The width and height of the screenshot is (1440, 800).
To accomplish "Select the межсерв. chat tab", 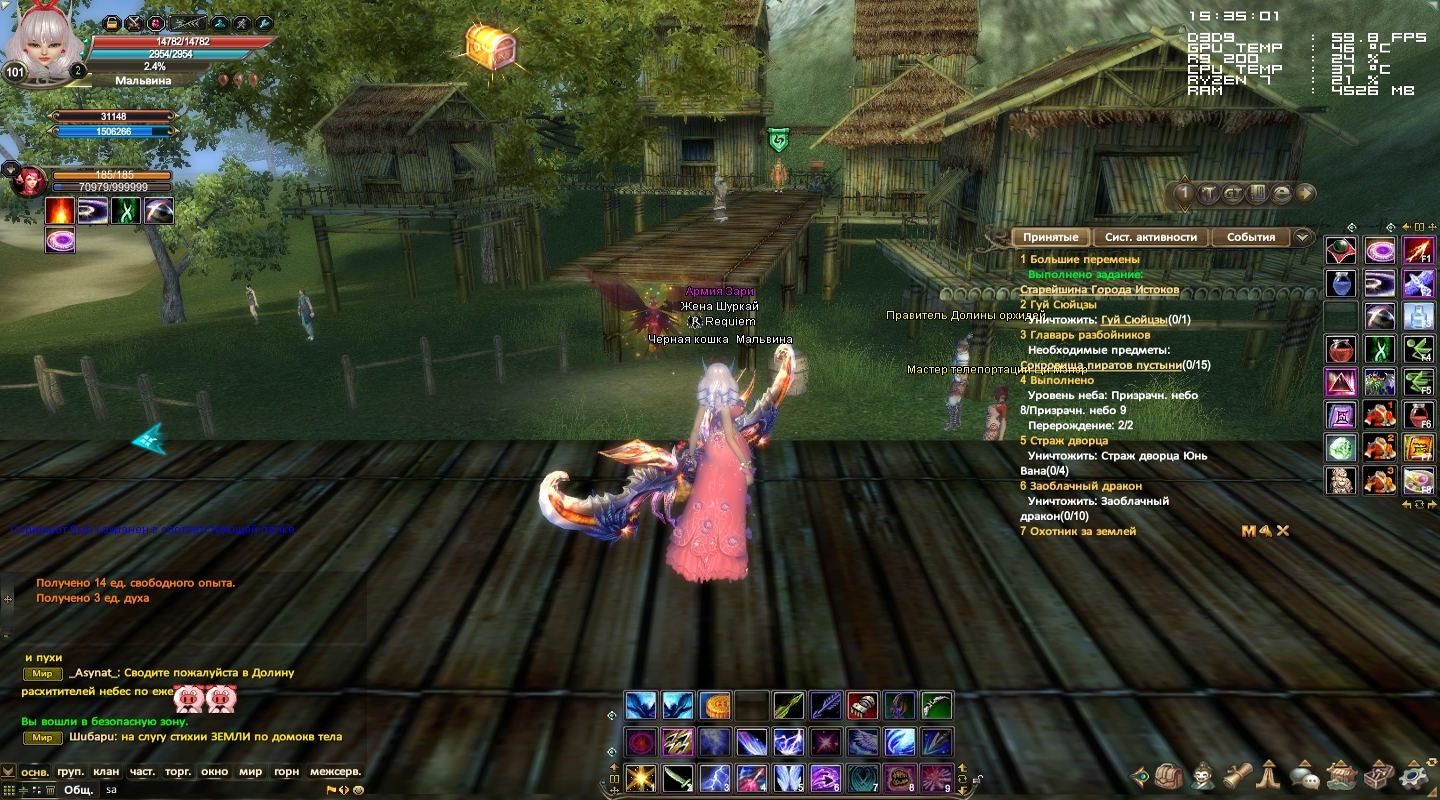I will coord(335,771).
